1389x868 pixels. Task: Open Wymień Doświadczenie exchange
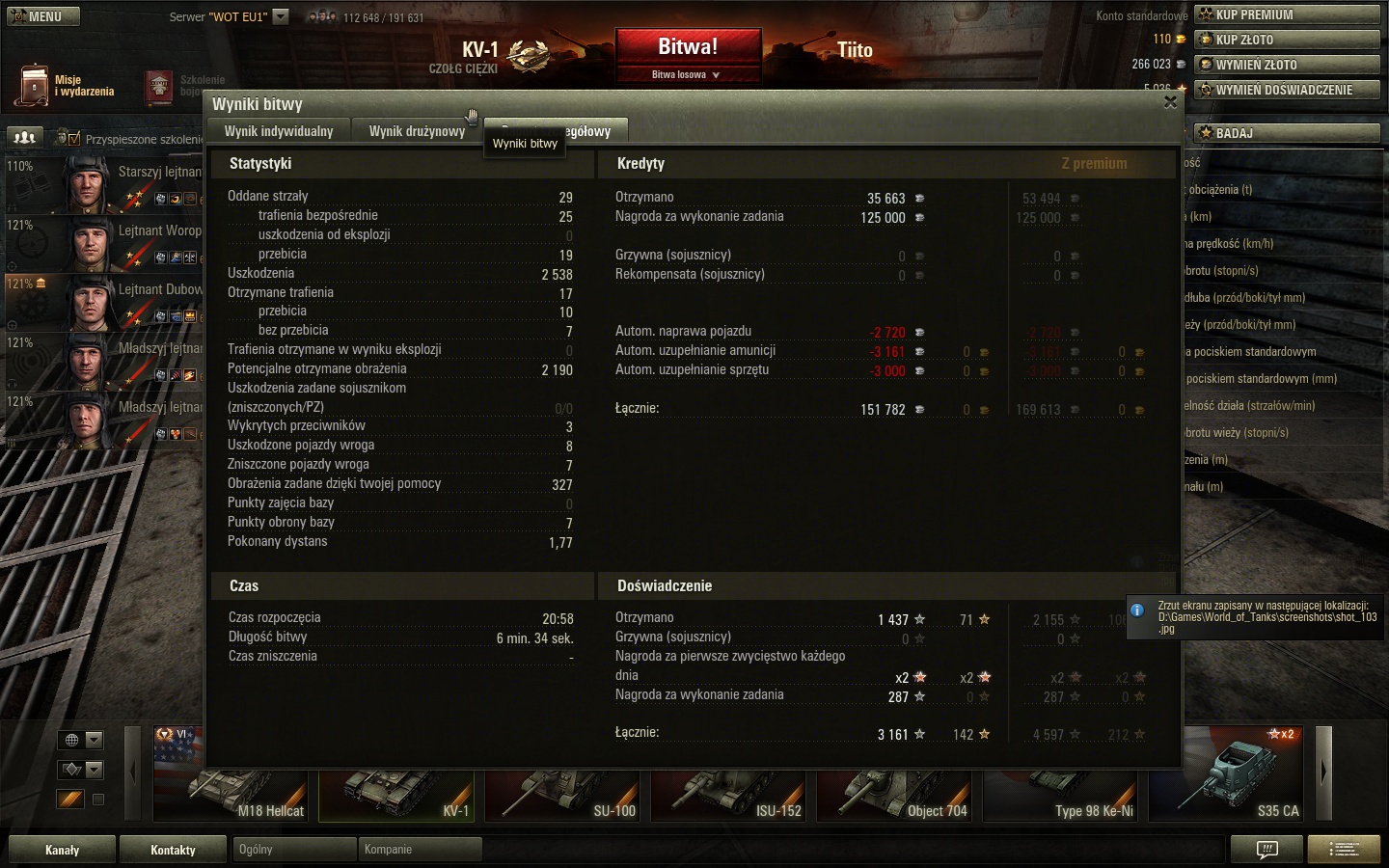click(1288, 90)
